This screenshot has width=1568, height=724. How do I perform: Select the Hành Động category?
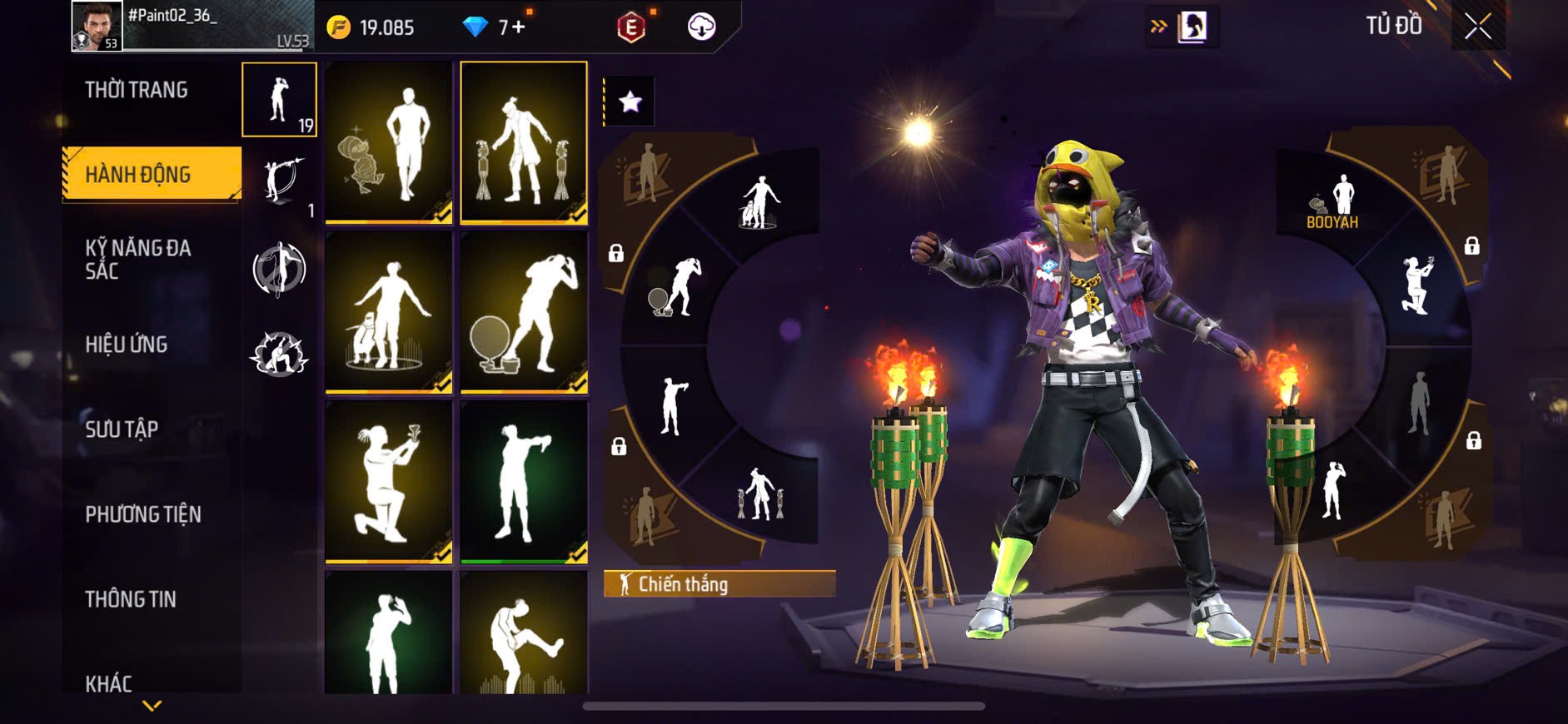pyautogui.click(x=138, y=174)
